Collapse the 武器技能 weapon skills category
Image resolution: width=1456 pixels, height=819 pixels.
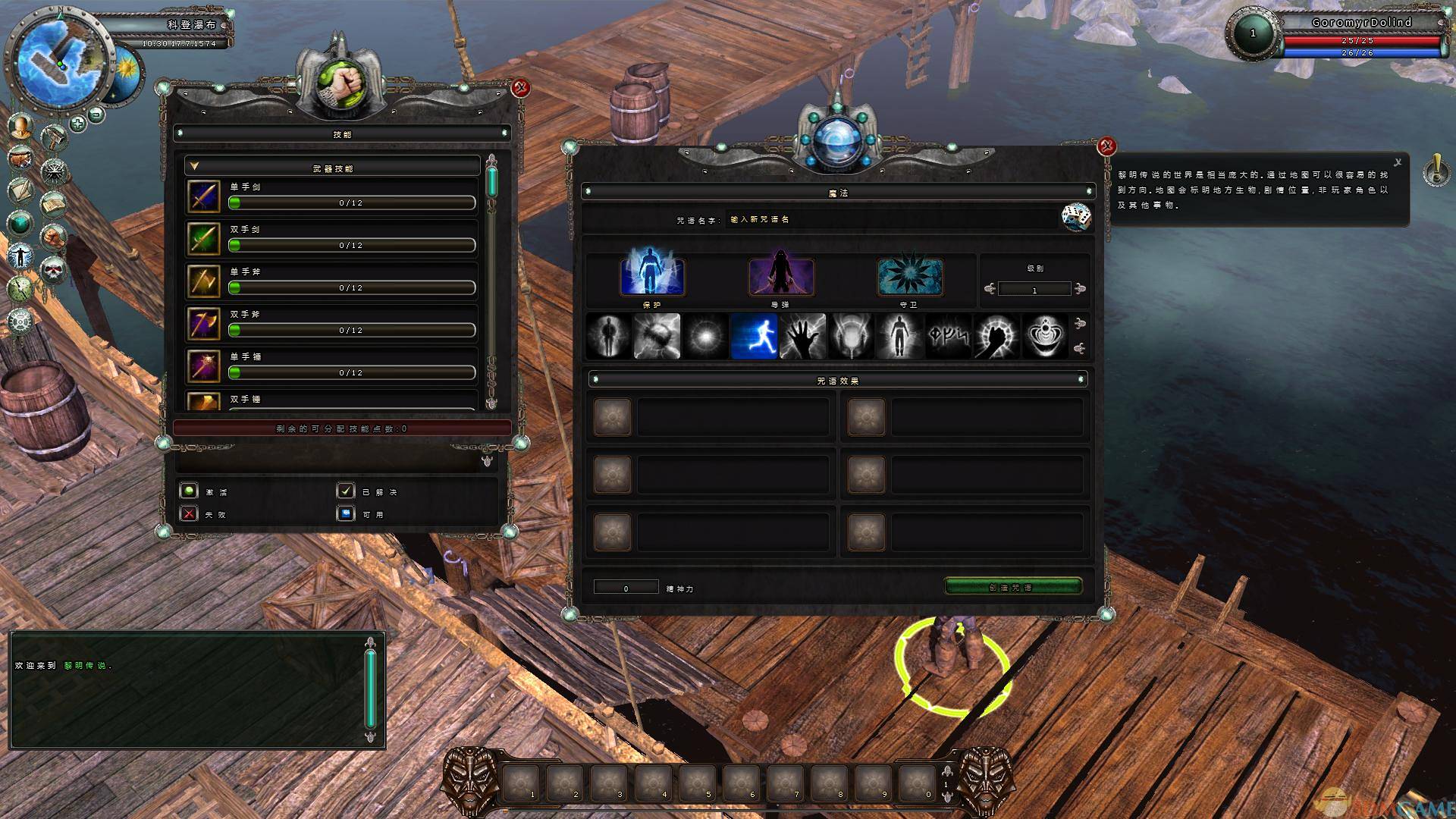[x=194, y=165]
